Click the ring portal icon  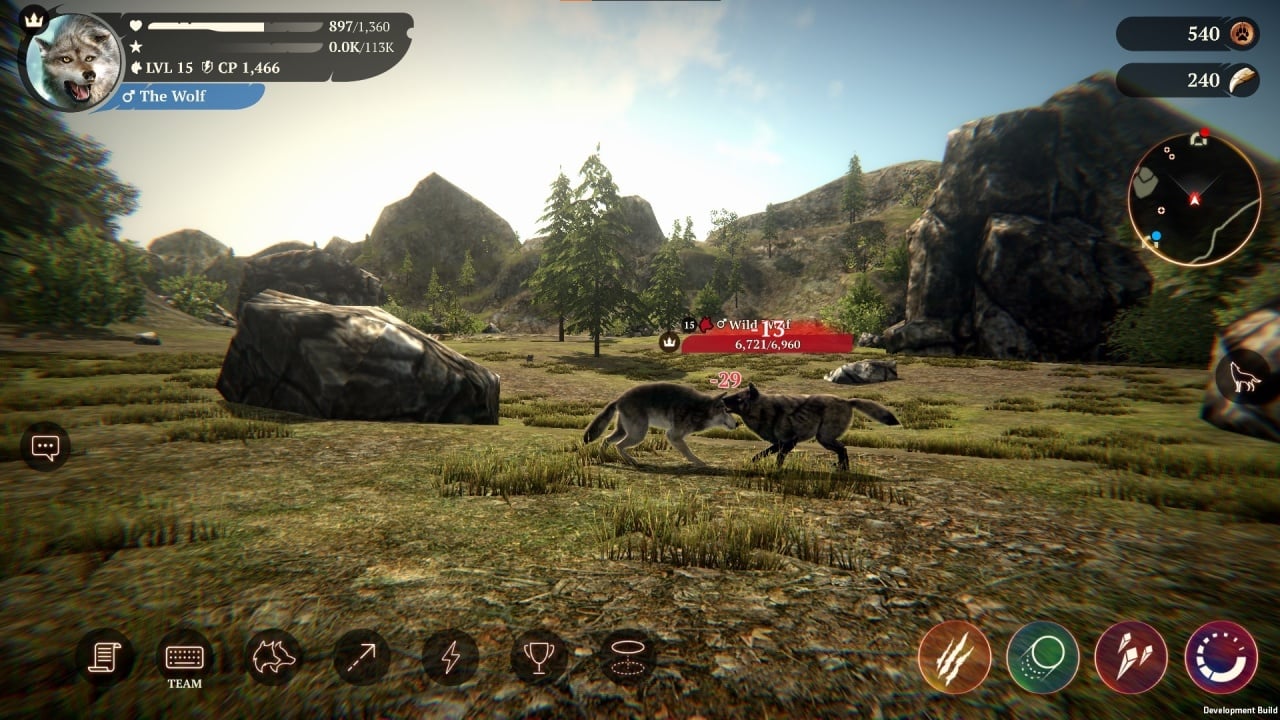coord(628,657)
